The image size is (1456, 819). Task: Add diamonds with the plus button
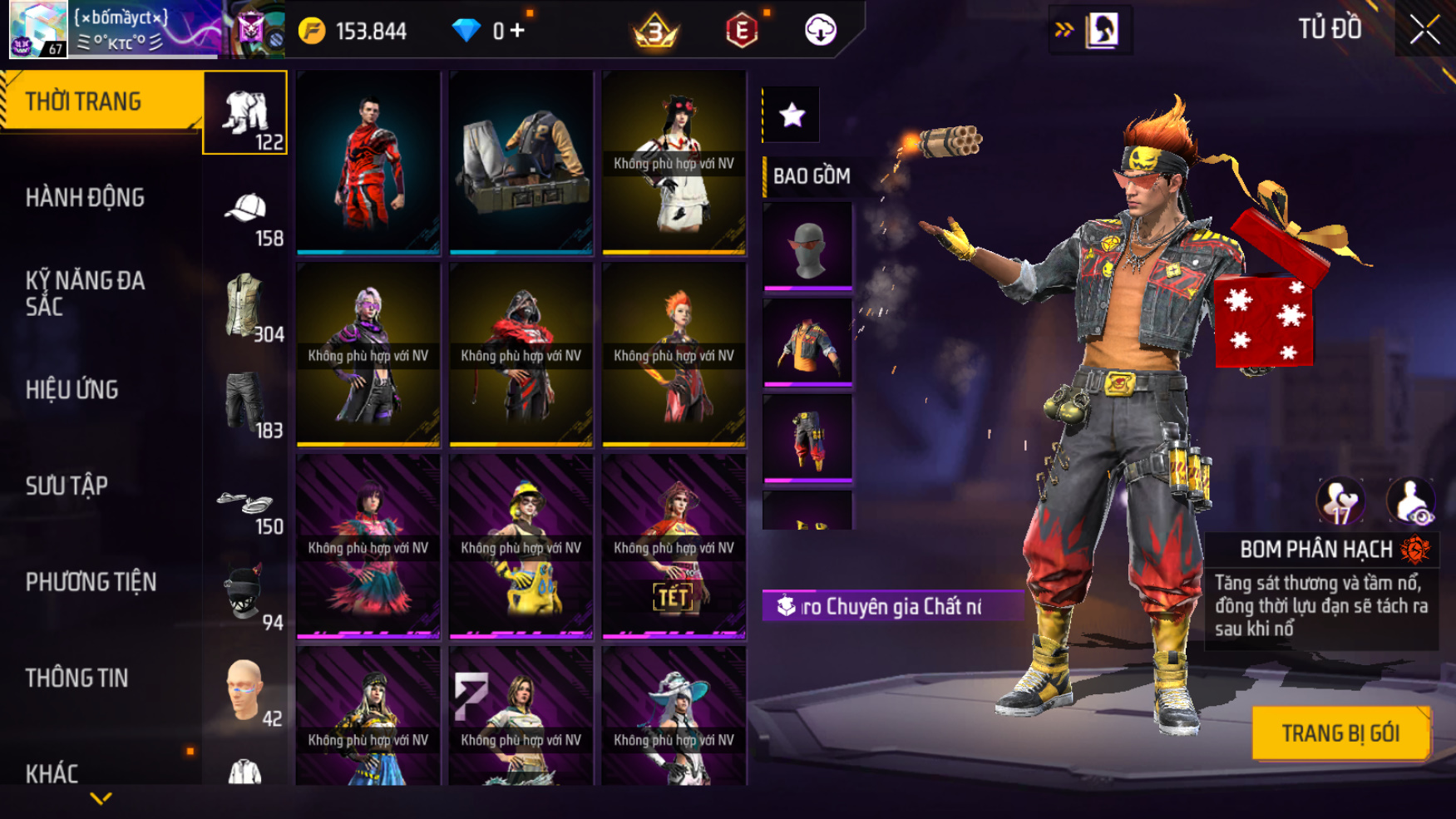click(517, 31)
